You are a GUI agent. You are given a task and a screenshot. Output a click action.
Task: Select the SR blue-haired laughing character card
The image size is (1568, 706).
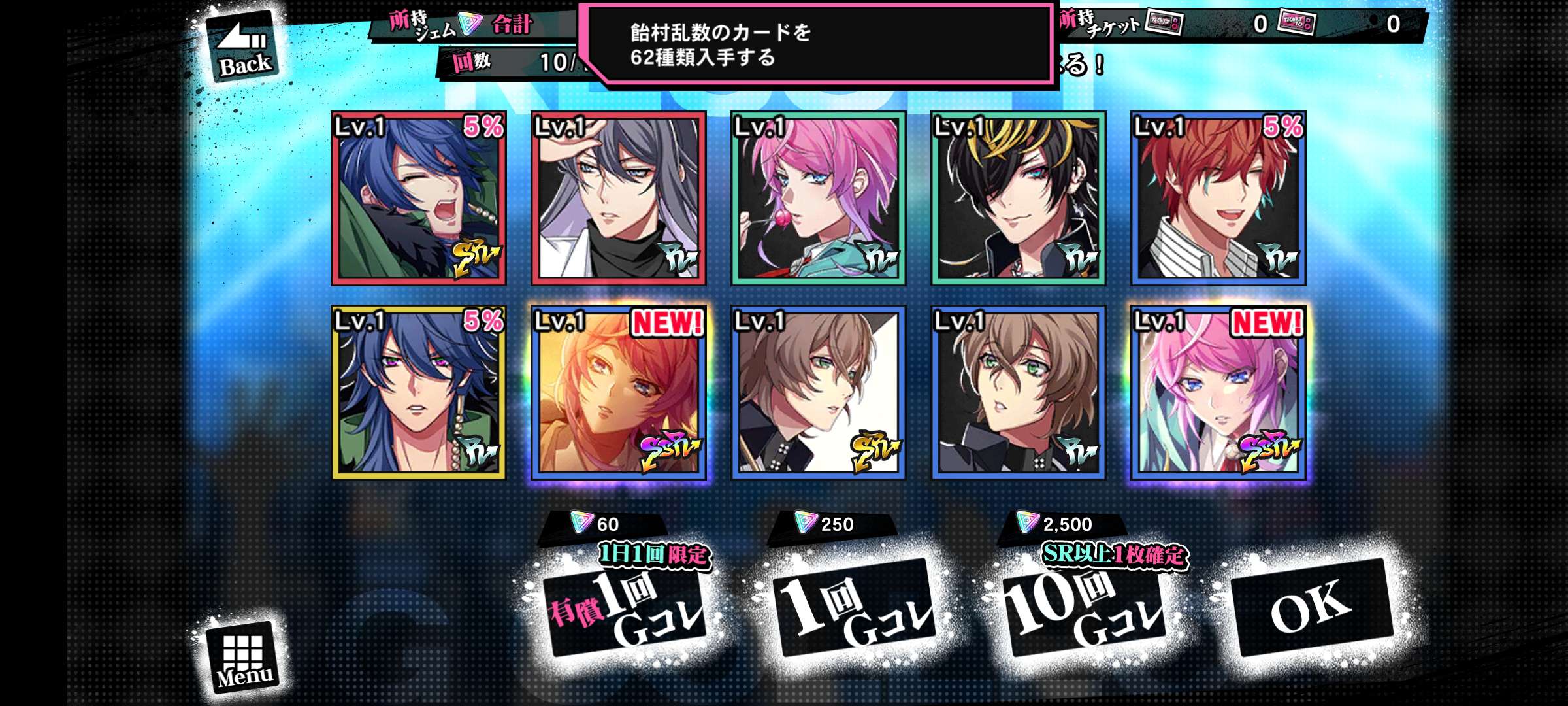click(x=419, y=198)
